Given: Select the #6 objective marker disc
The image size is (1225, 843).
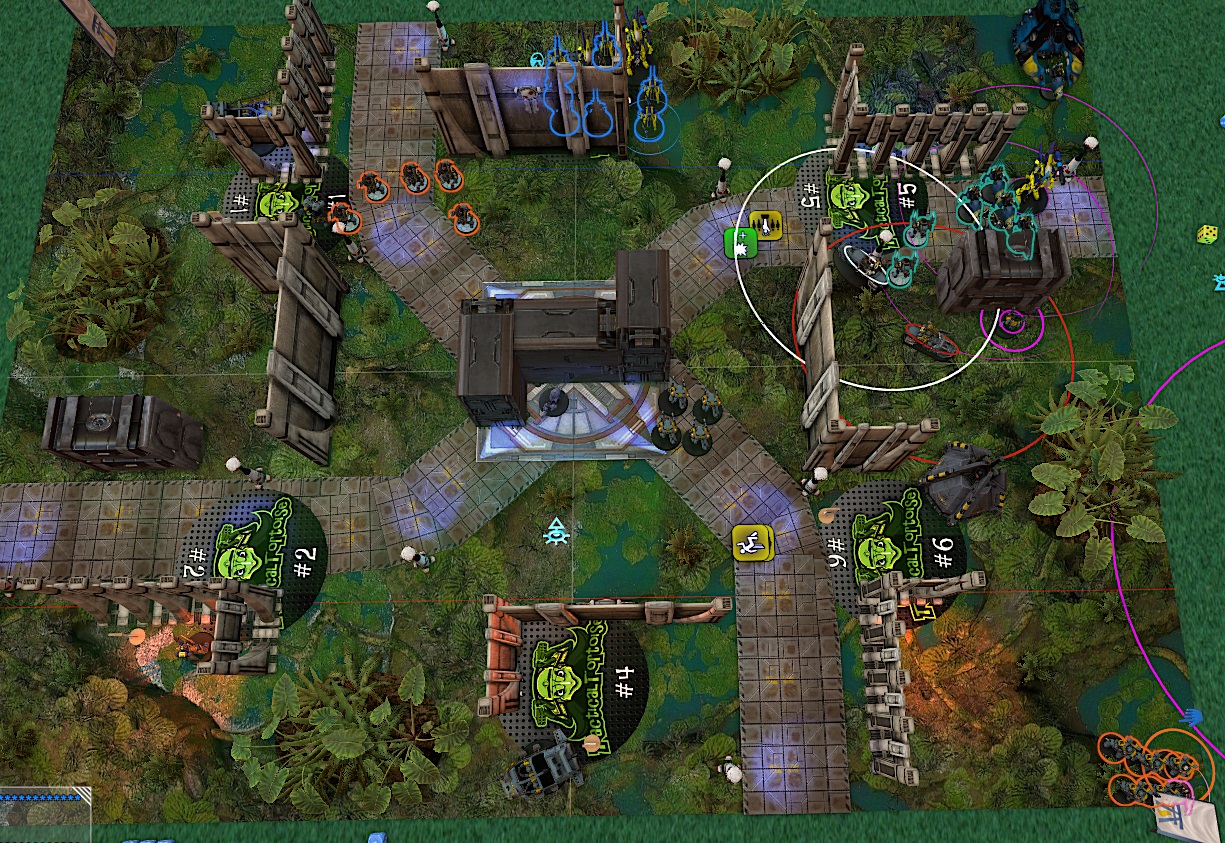Looking at the screenshot, I should point(895,549).
